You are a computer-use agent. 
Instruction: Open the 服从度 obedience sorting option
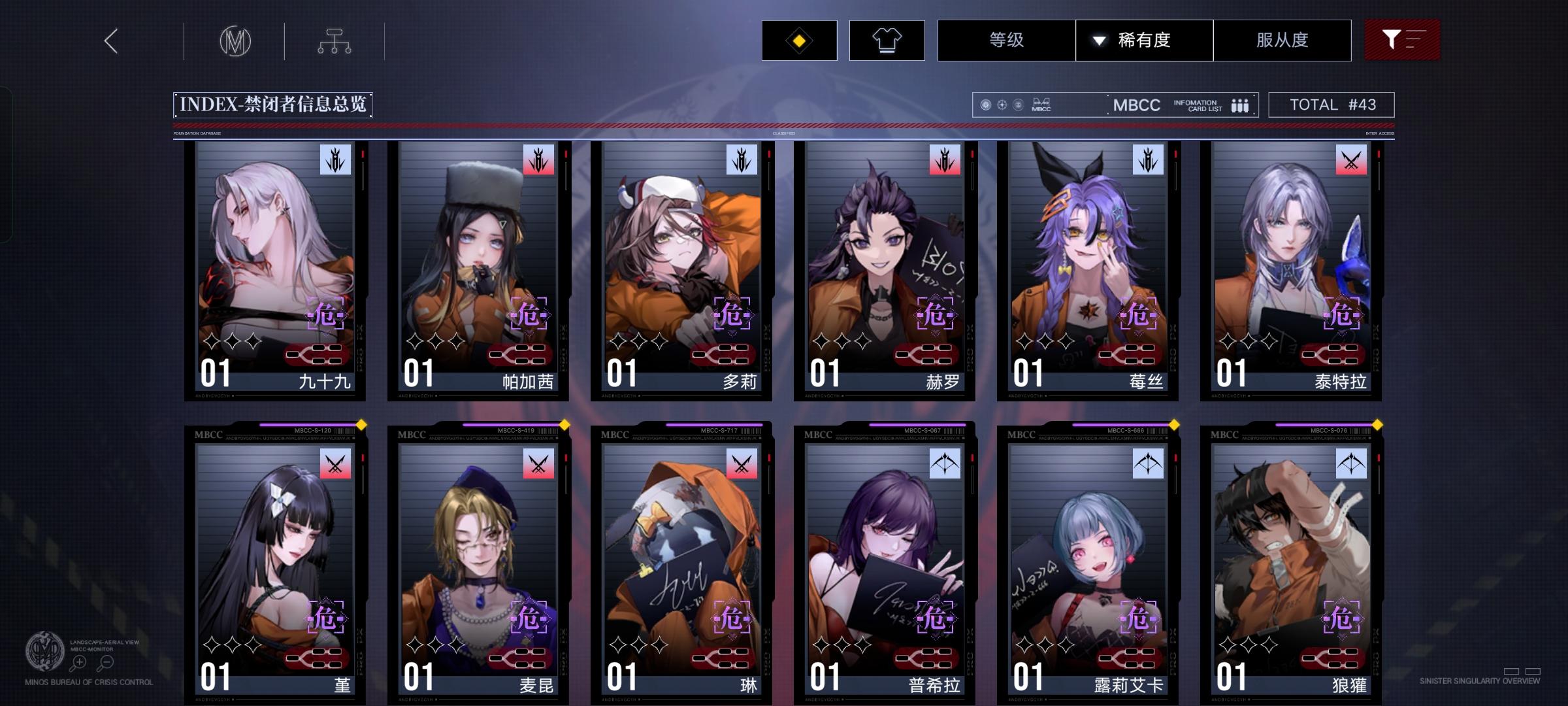point(1282,40)
